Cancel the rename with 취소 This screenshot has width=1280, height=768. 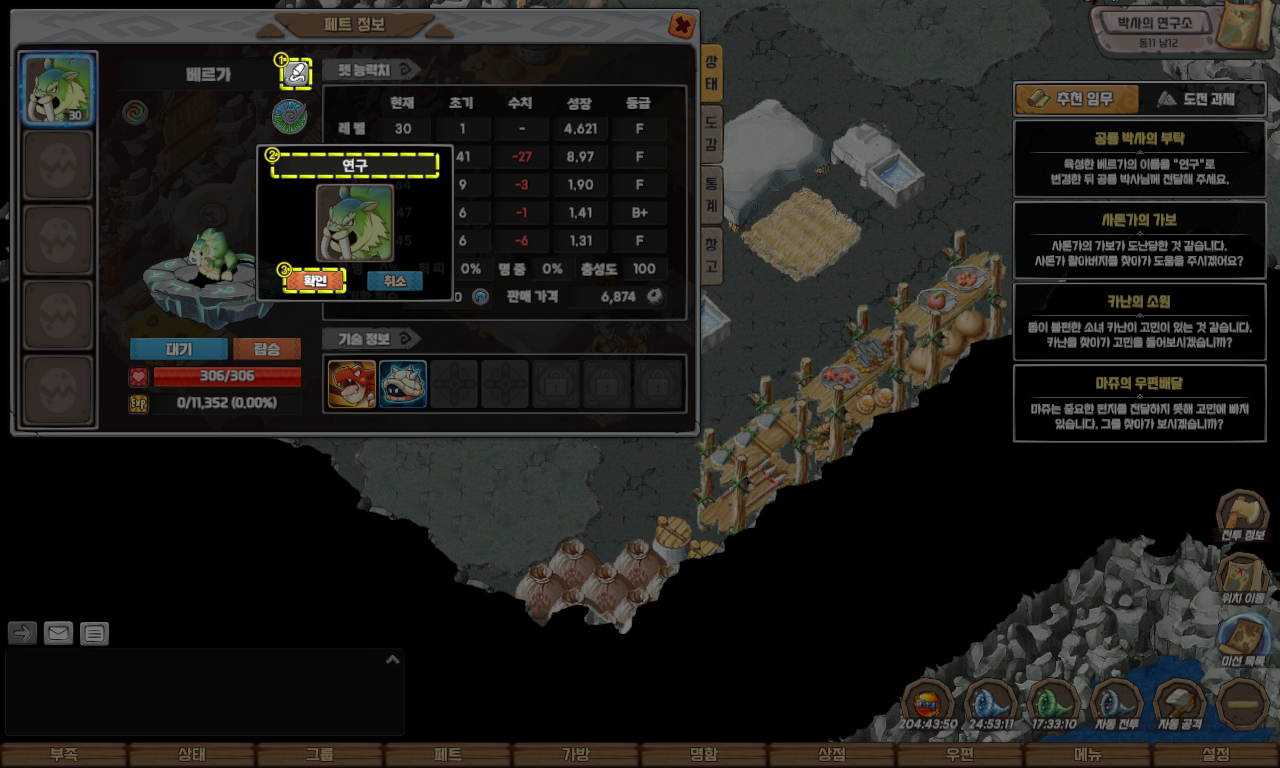(394, 281)
